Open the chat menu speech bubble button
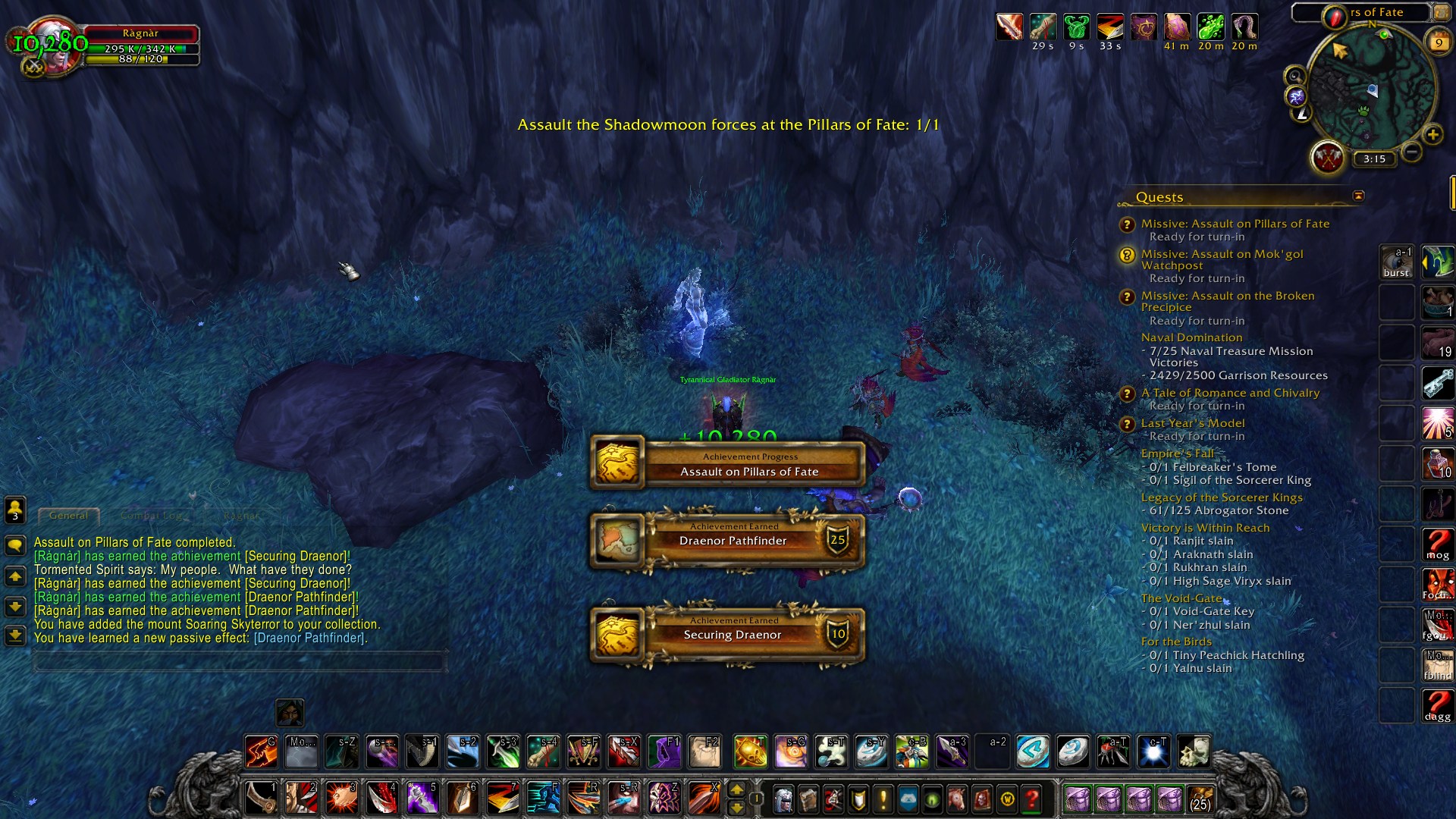Viewport: 1456px width, 819px height. coord(15,545)
